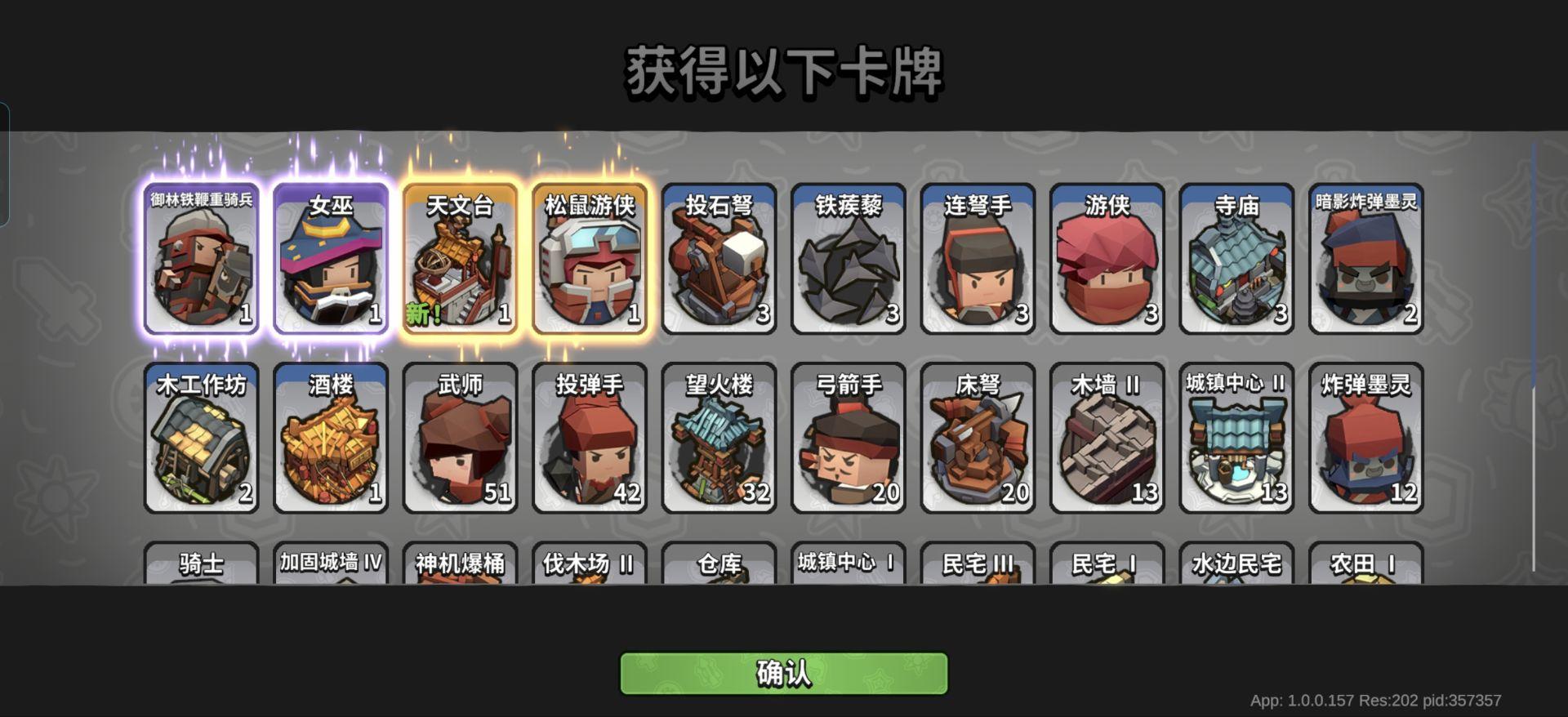Select the 连弩手 card
Image resolution: width=1568 pixels, height=717 pixels.
(978, 260)
